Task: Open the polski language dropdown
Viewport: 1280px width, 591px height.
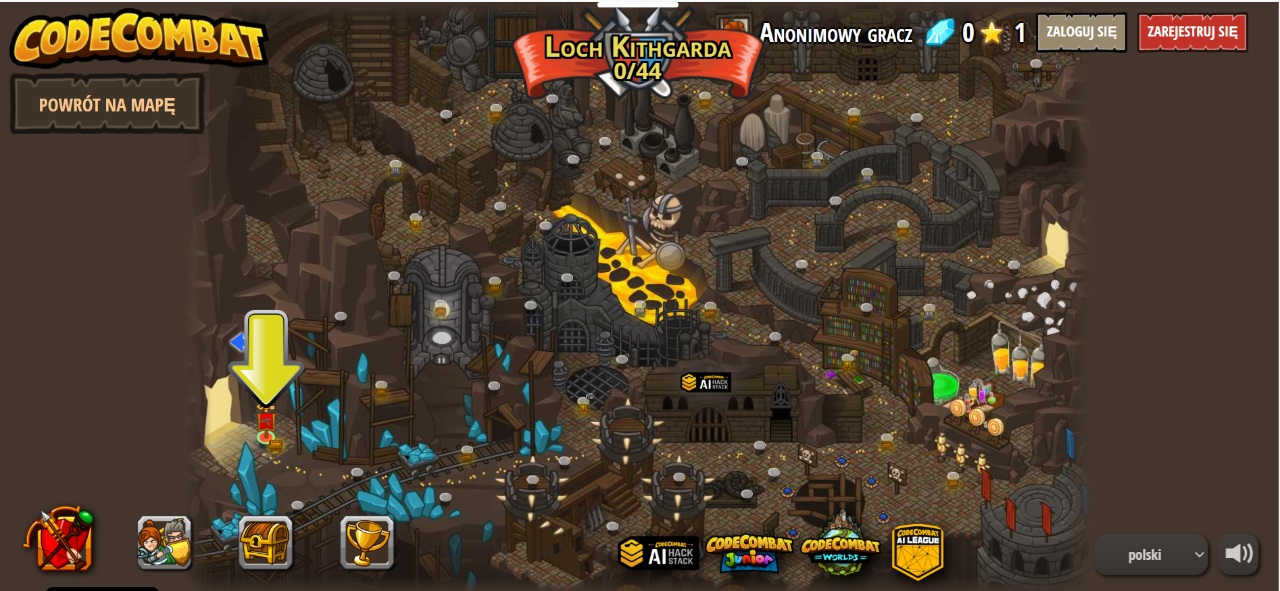Action: click(1150, 555)
